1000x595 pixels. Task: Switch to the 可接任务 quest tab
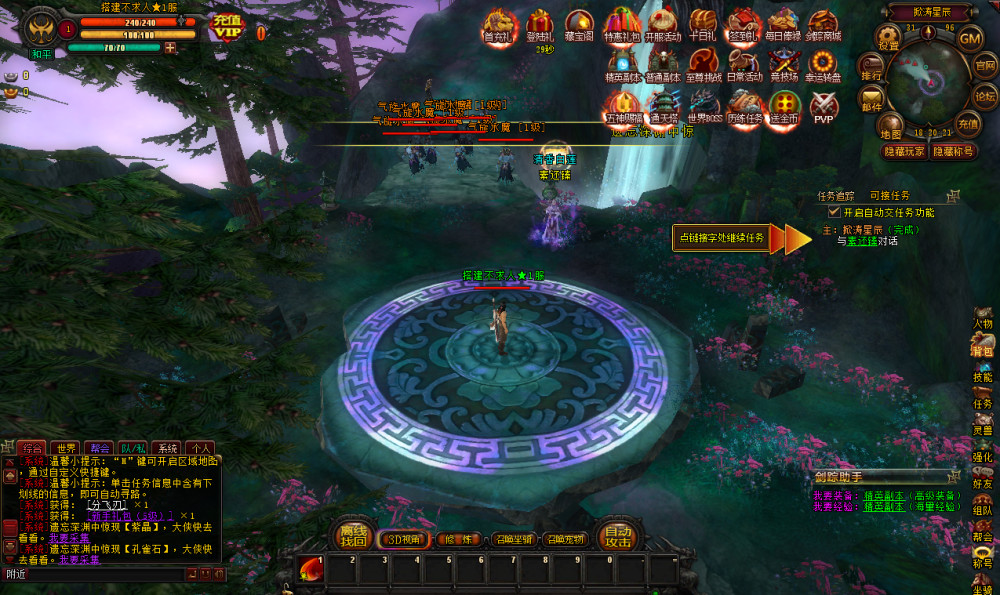[x=889, y=196]
